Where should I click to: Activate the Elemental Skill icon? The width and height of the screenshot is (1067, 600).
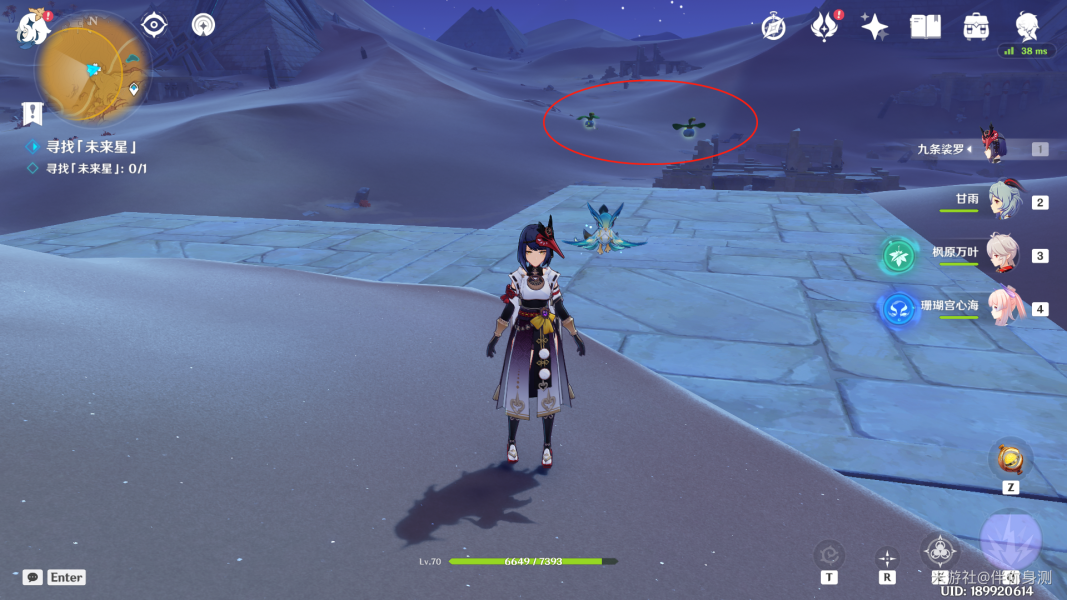click(x=940, y=551)
